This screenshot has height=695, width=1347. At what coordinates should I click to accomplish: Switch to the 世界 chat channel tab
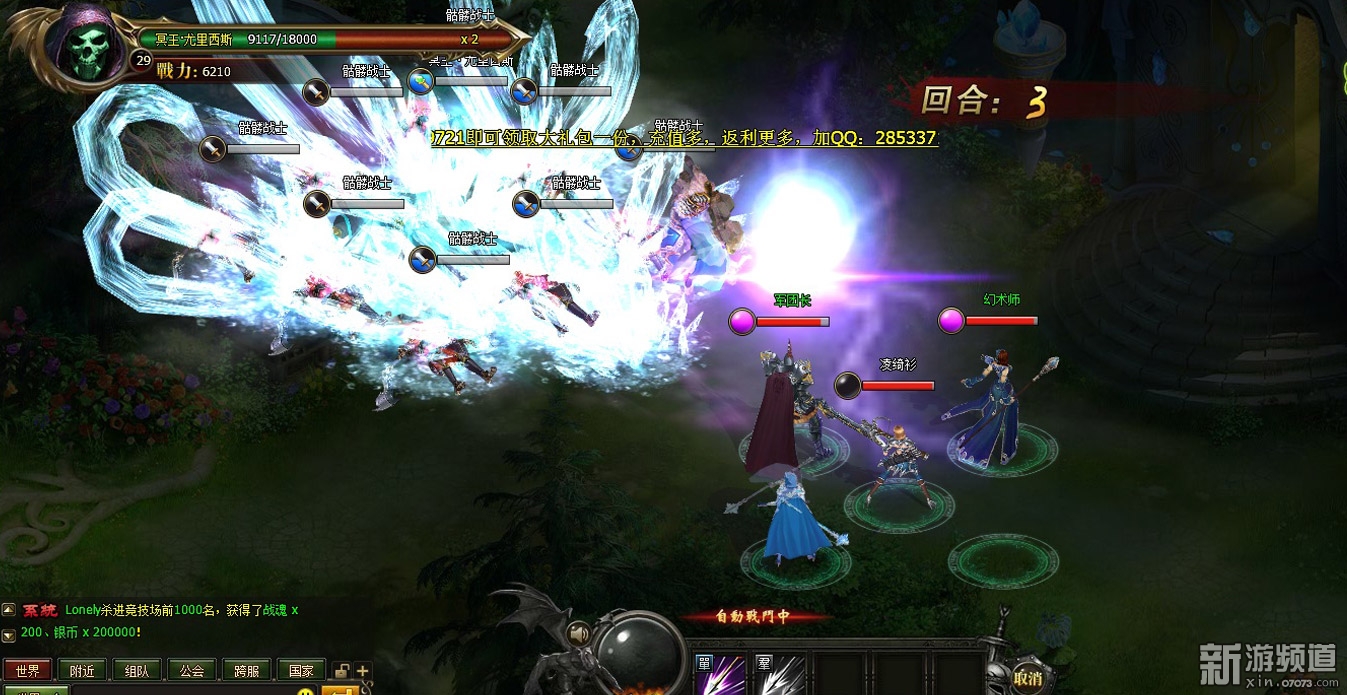tap(28, 671)
